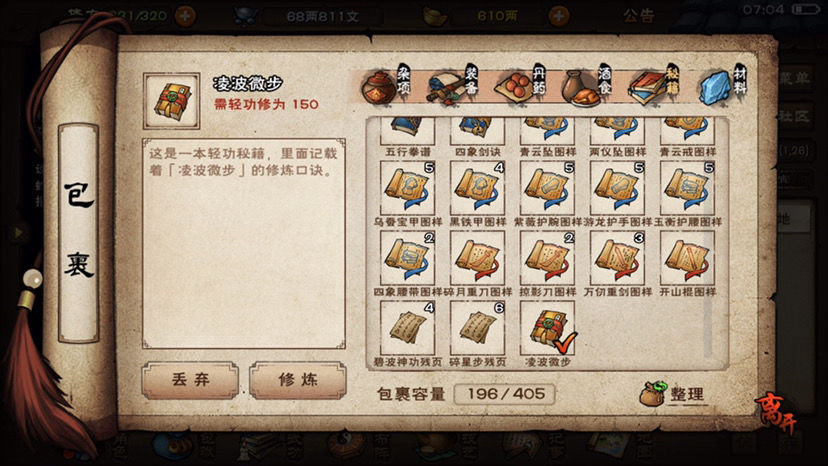Choose the 黑铁甲图样 item slot
Image resolution: width=828 pixels, height=466 pixels.
(477, 189)
